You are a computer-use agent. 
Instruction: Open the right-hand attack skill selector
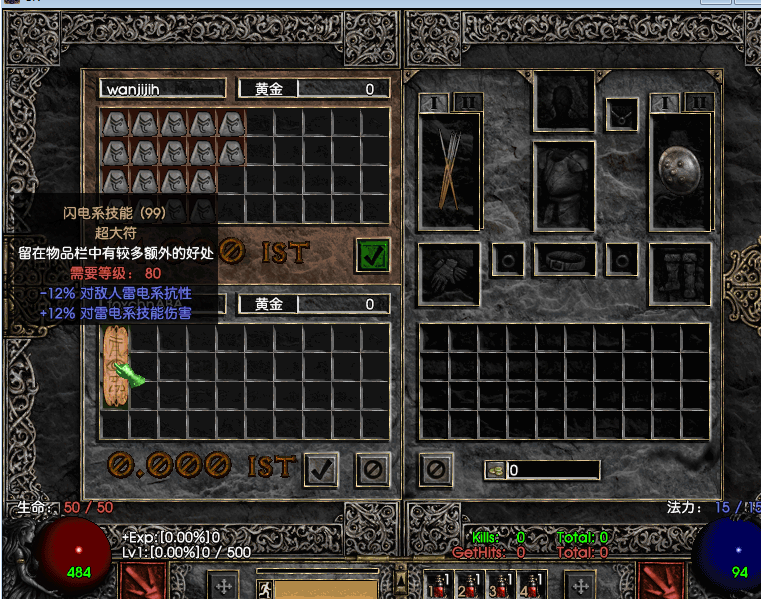662,582
